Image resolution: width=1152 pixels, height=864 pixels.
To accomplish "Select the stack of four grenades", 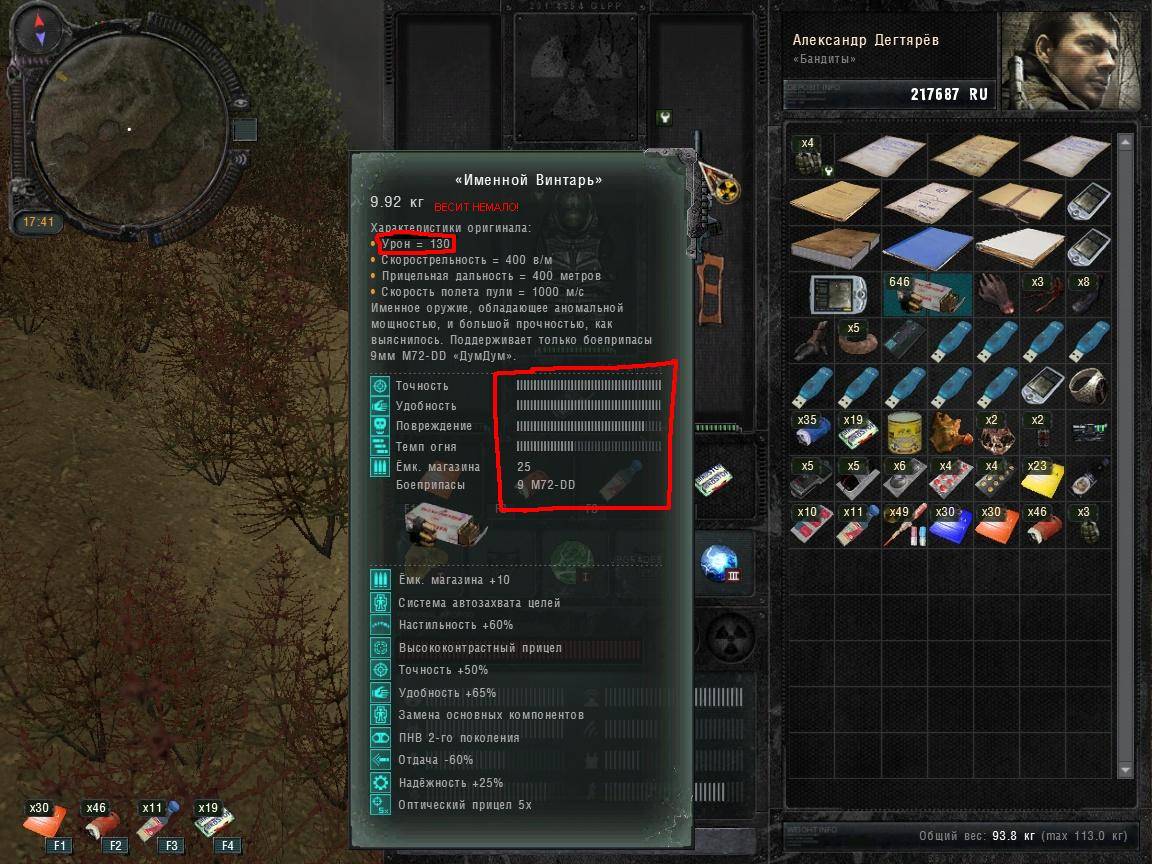I will 811,156.
